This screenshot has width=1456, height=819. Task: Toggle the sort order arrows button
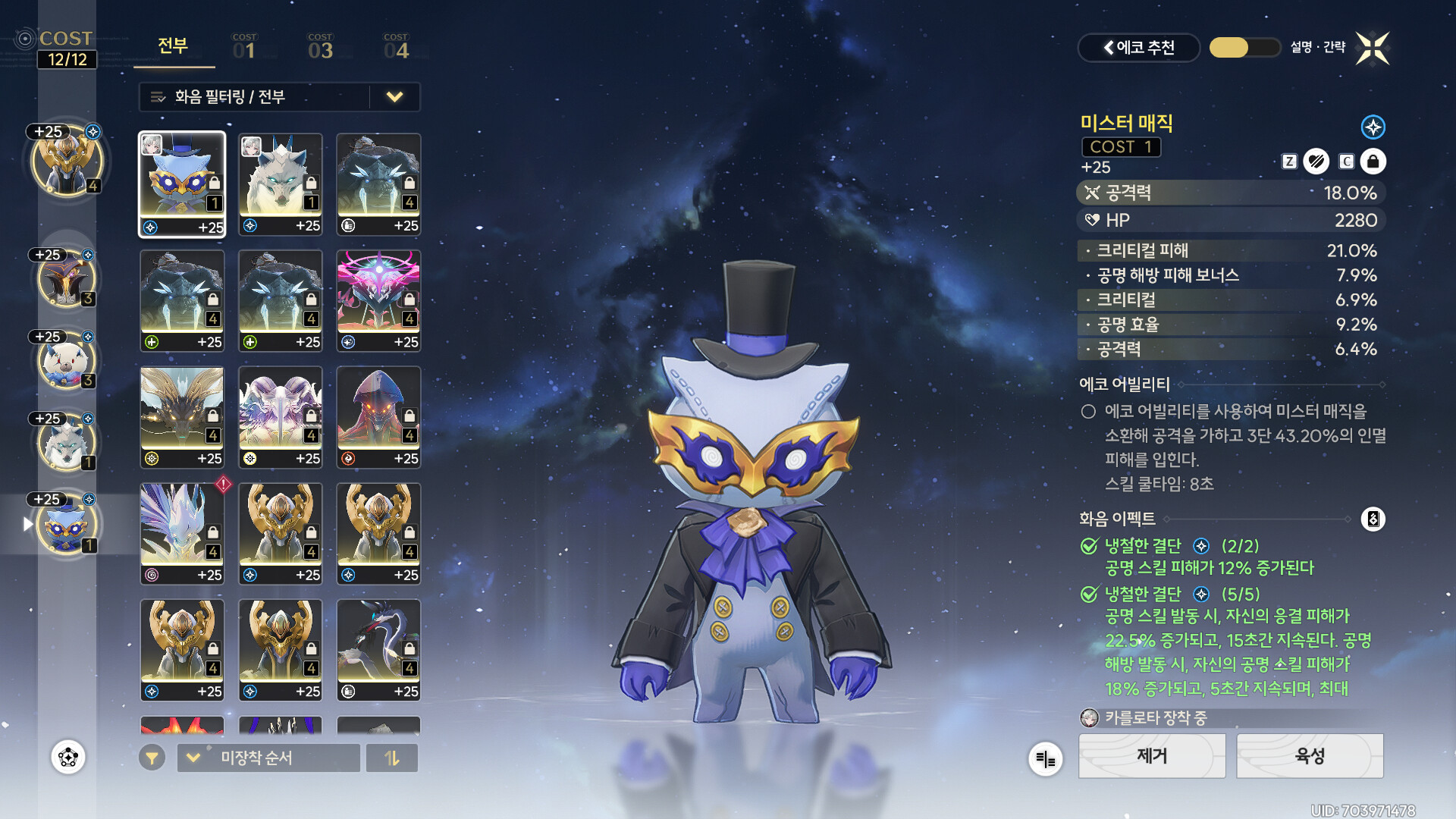click(x=391, y=758)
